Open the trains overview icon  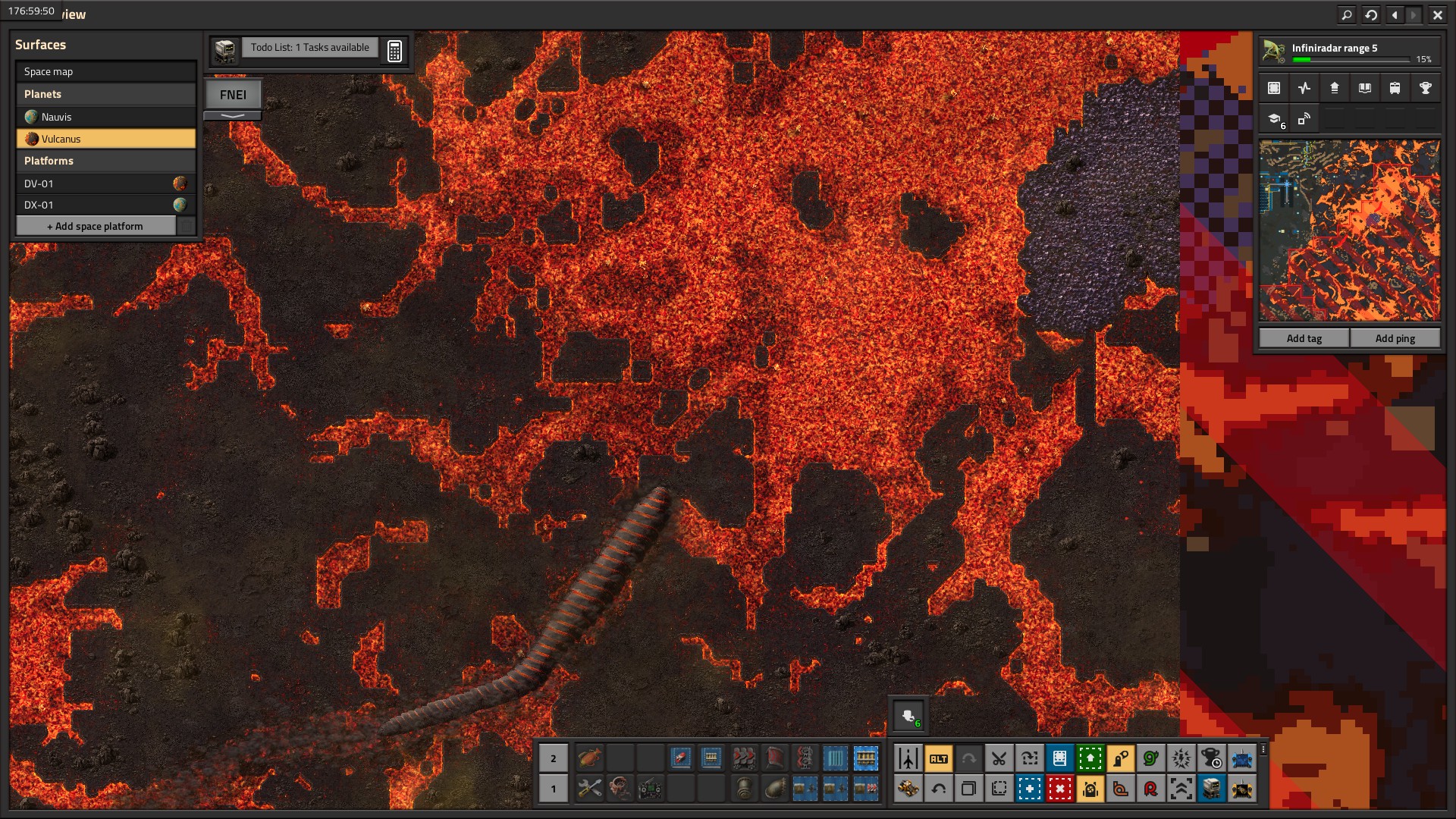pos(1395,88)
